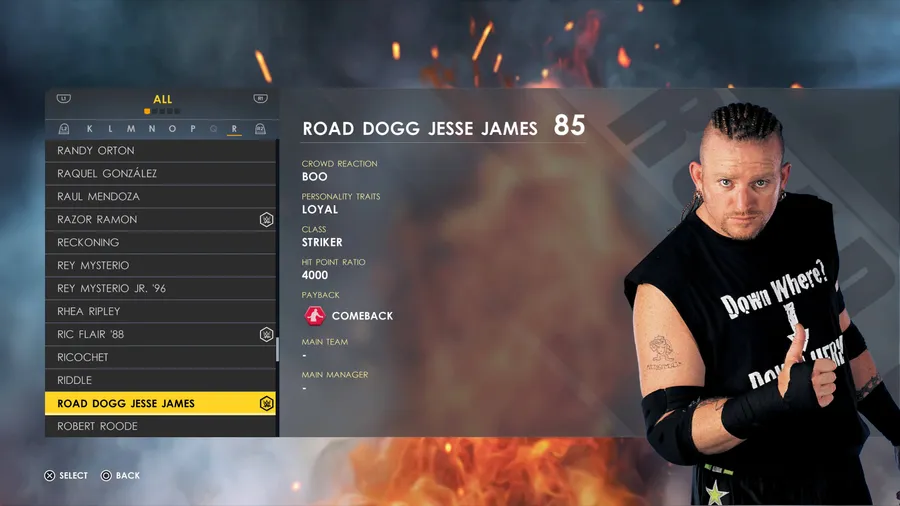Switch to the letter M filter
This screenshot has height=506, width=900.
coord(131,129)
